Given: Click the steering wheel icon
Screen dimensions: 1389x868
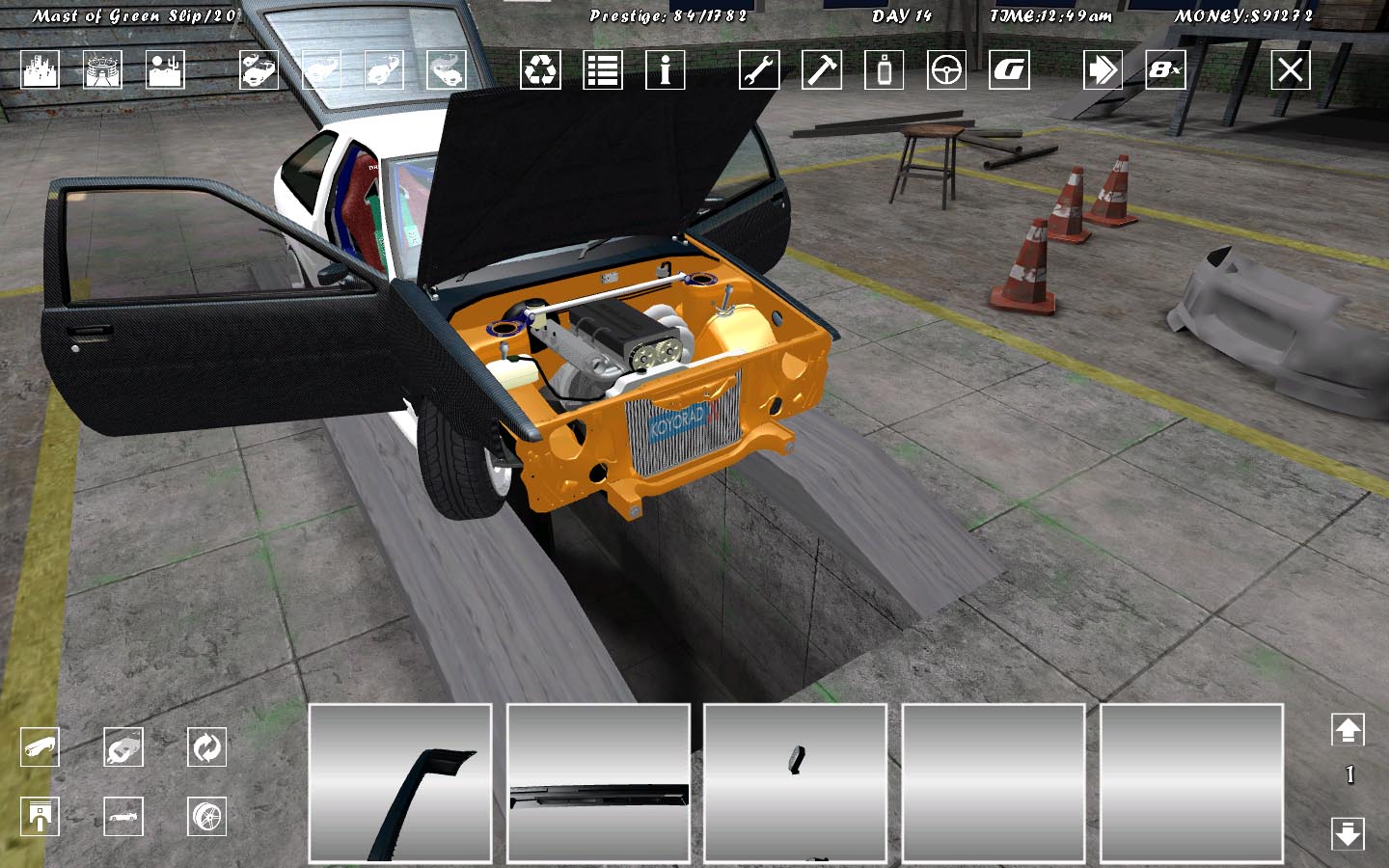Looking at the screenshot, I should (946, 70).
